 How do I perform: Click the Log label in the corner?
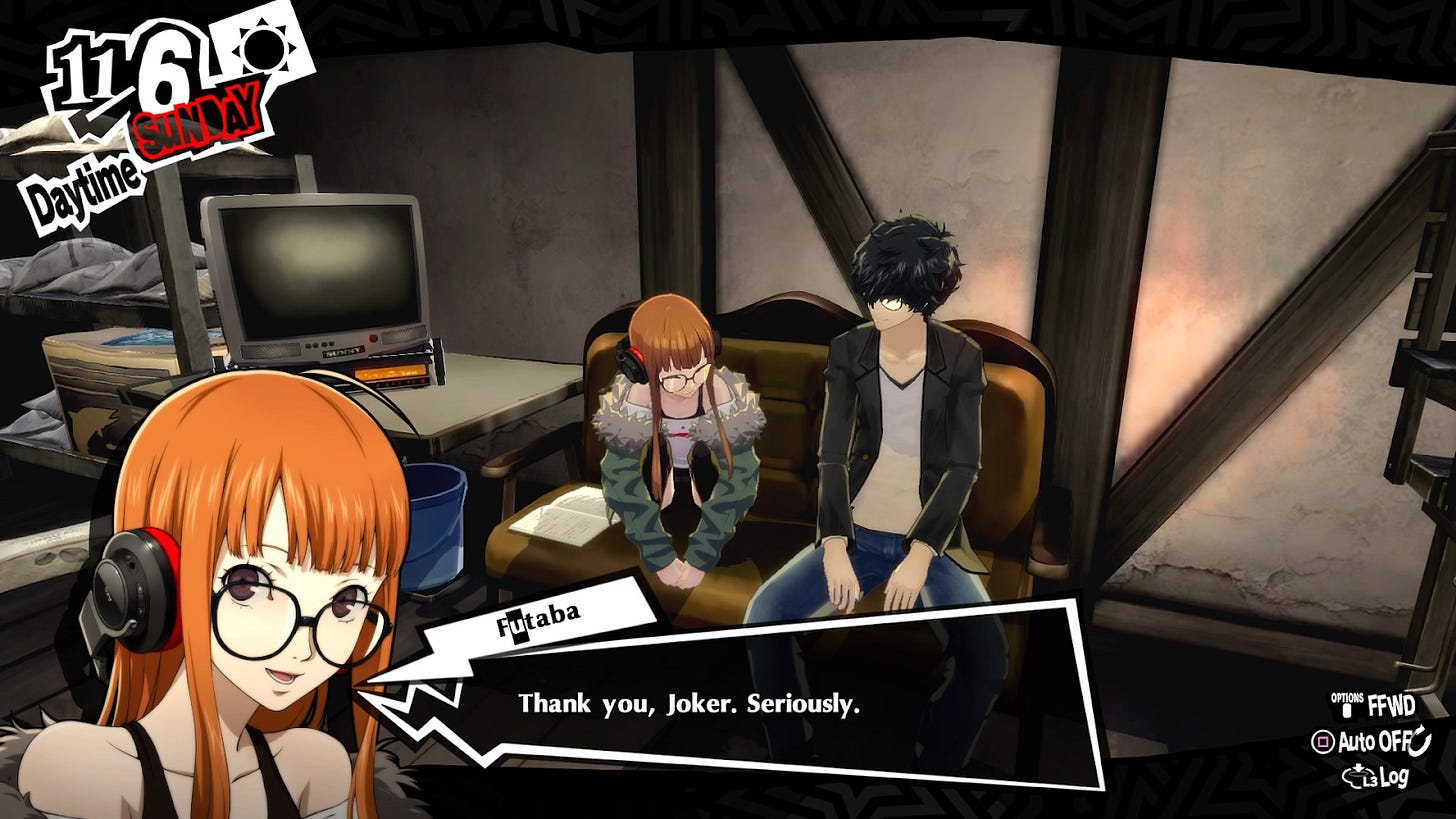click(x=1397, y=777)
